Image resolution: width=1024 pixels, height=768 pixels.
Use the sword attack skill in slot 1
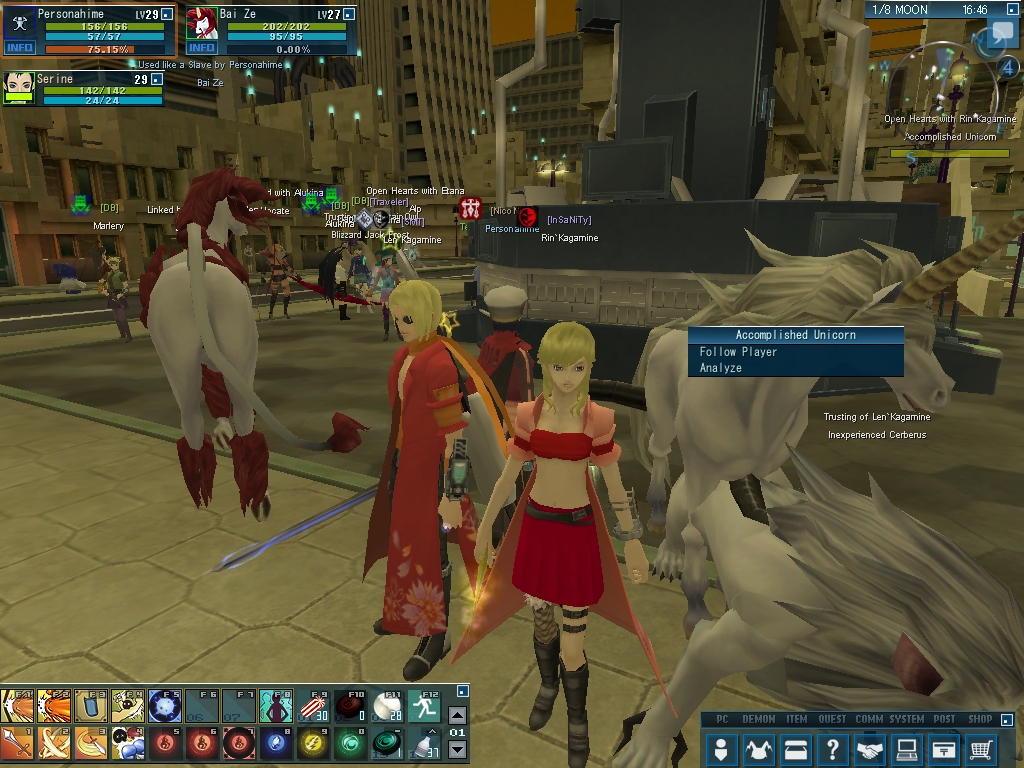click(17, 744)
